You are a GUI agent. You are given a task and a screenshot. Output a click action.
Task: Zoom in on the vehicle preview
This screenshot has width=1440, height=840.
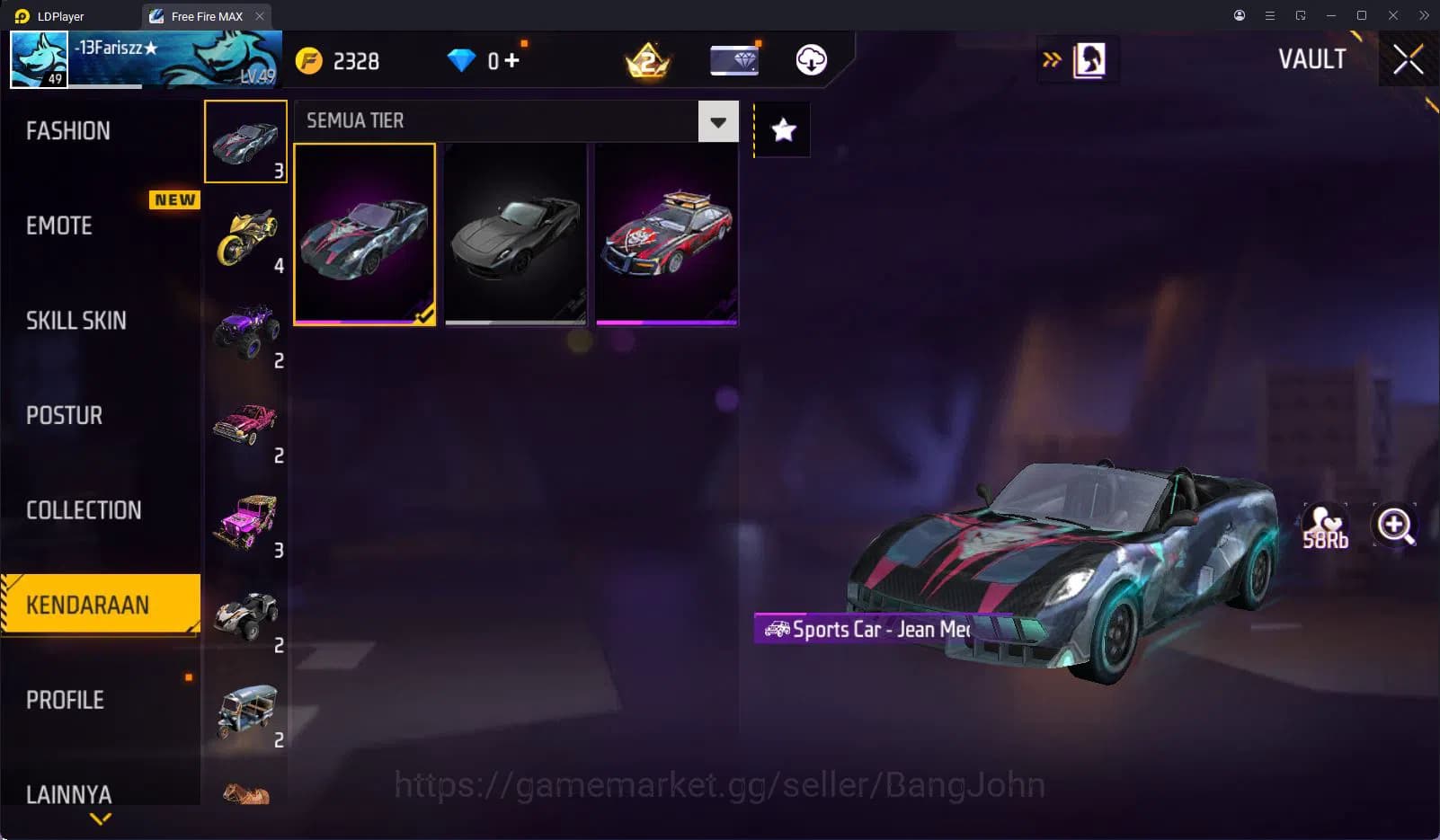coord(1394,526)
